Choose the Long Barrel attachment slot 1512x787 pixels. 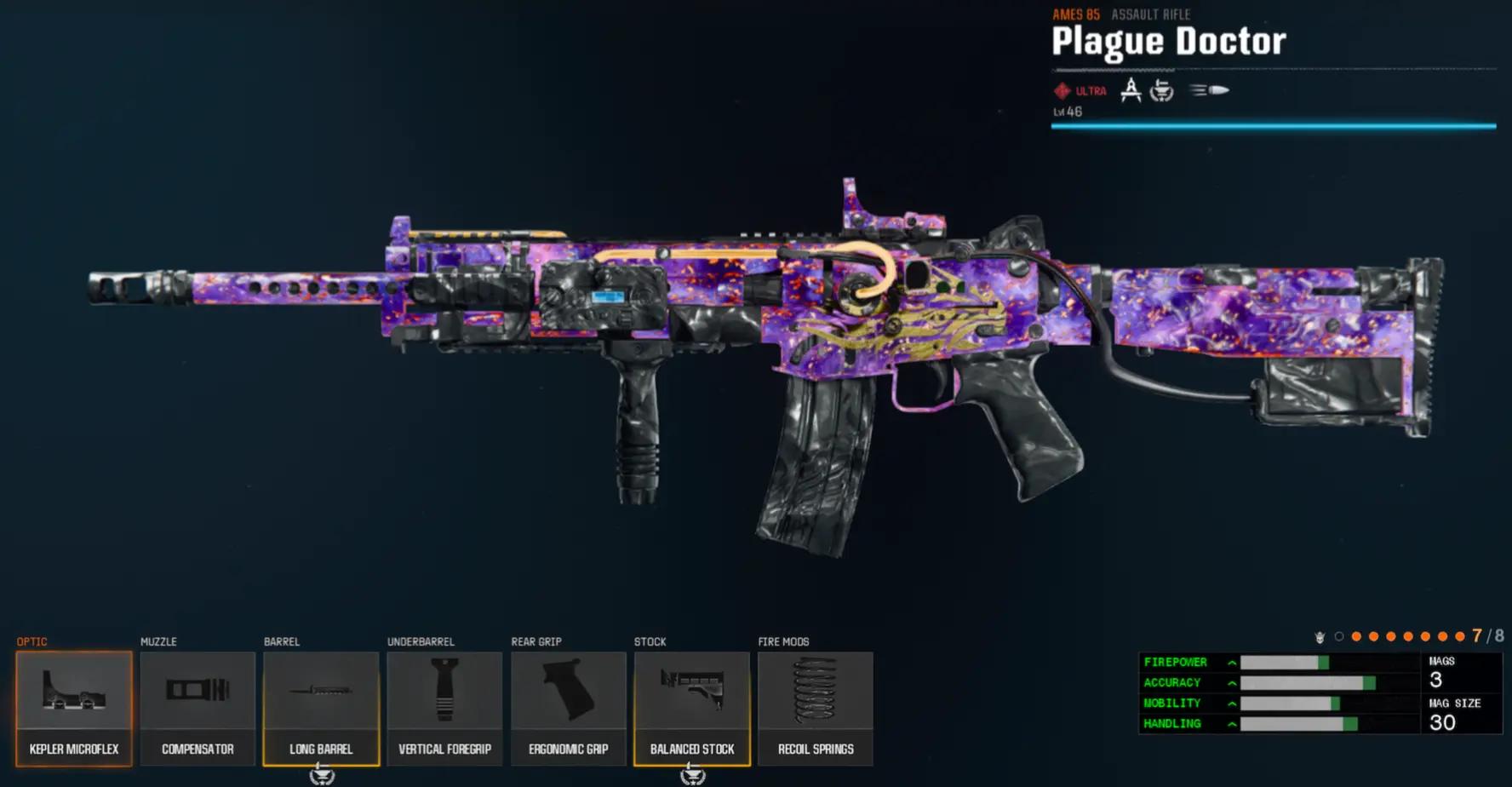[x=321, y=708]
